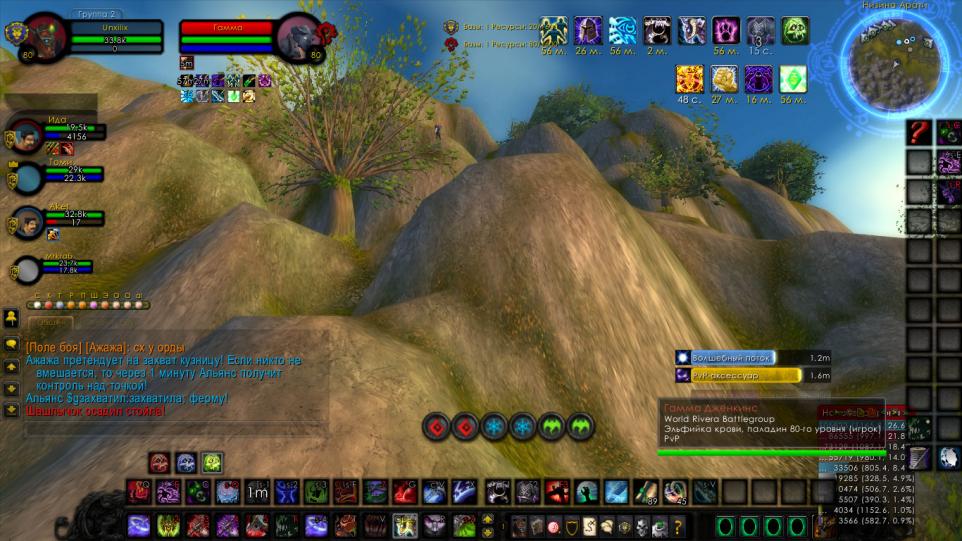Select party member Томиз's frame
This screenshot has height=541, width=962.
tap(26, 177)
